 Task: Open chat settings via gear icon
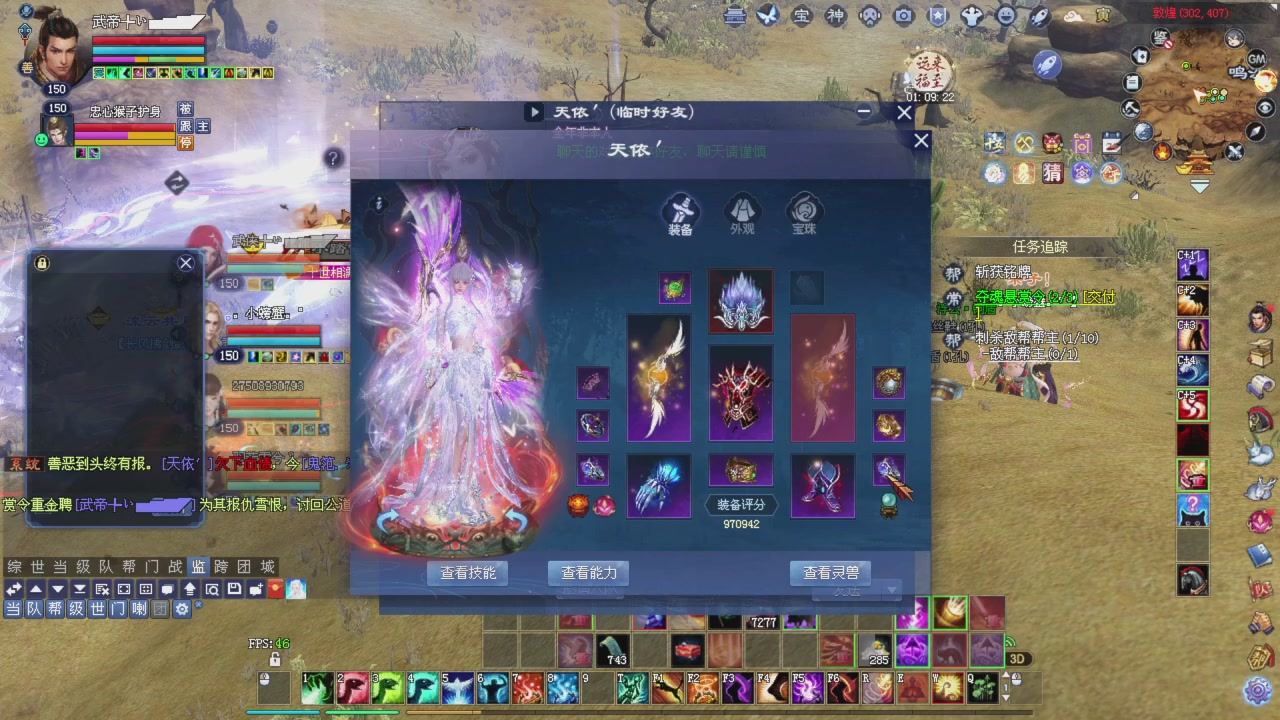[x=180, y=609]
